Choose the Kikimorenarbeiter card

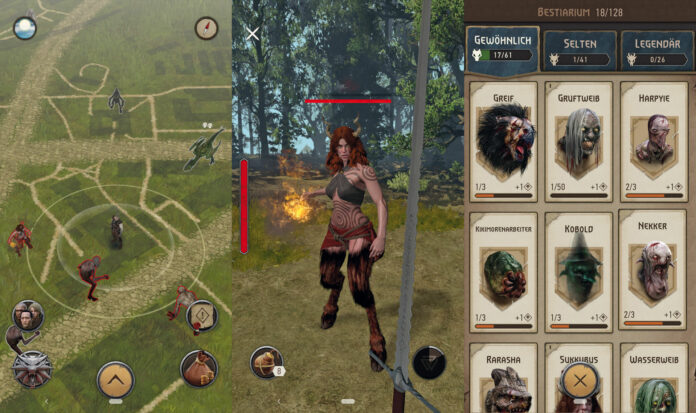(x=503, y=269)
